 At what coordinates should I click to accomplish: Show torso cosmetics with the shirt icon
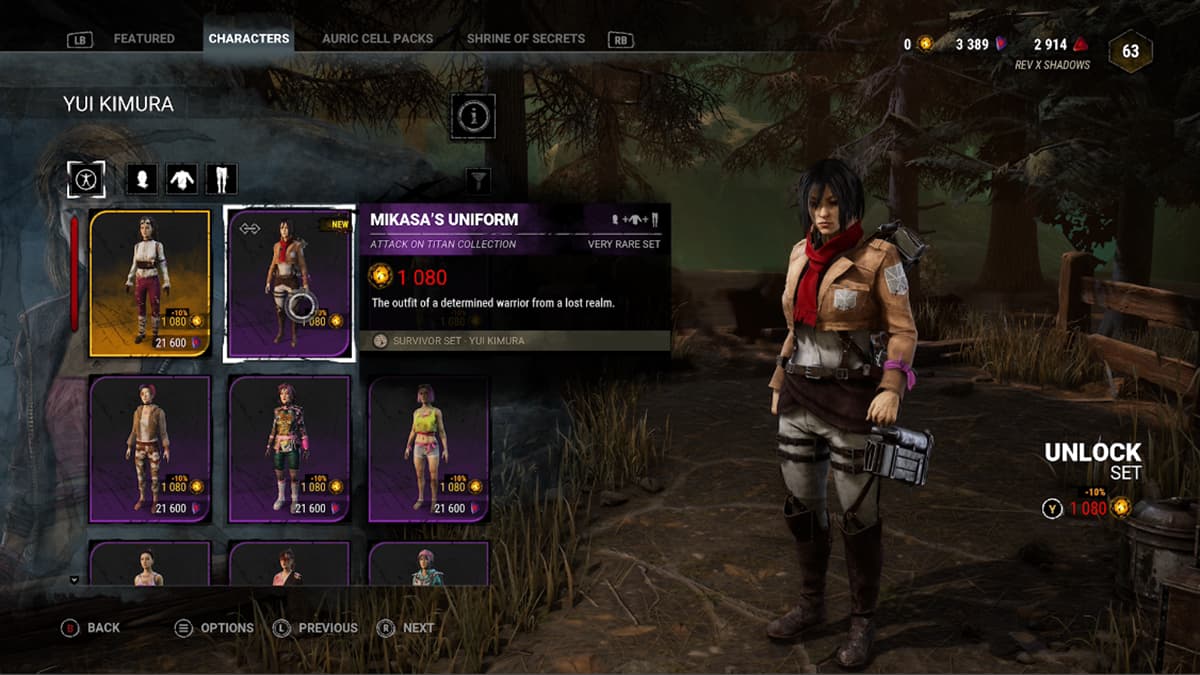(x=181, y=180)
